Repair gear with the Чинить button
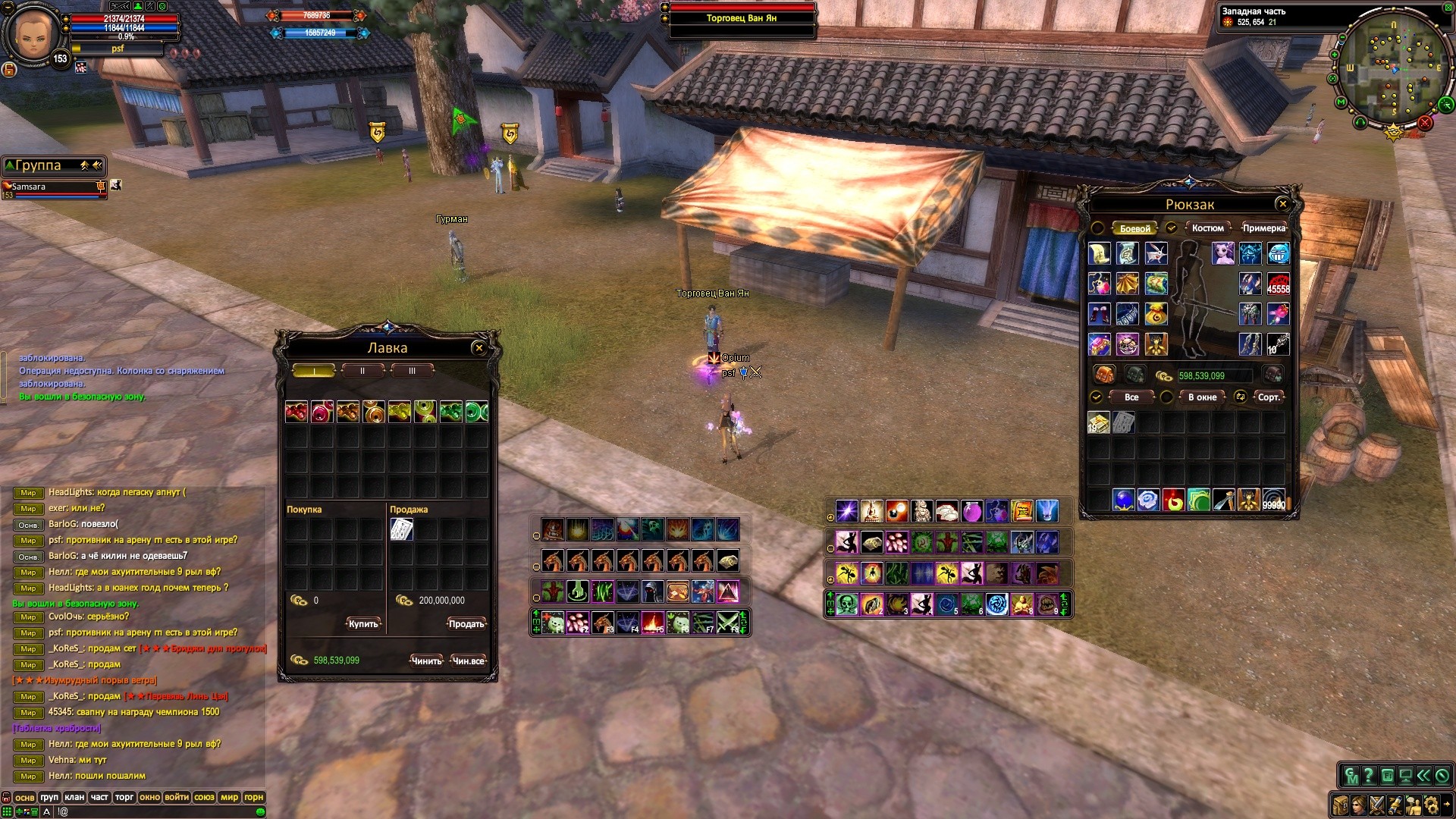 click(426, 661)
